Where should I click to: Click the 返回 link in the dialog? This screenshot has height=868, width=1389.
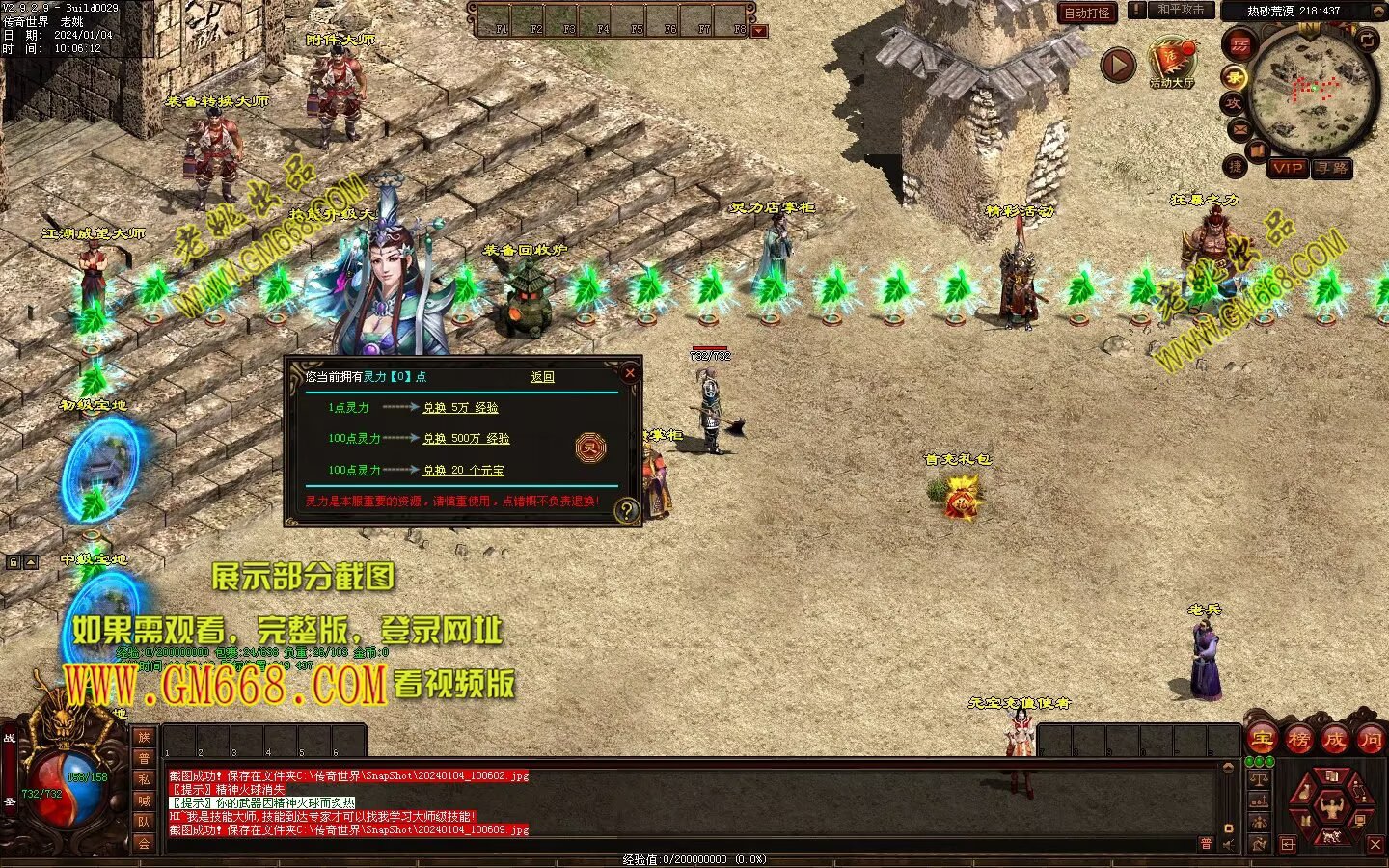click(542, 377)
